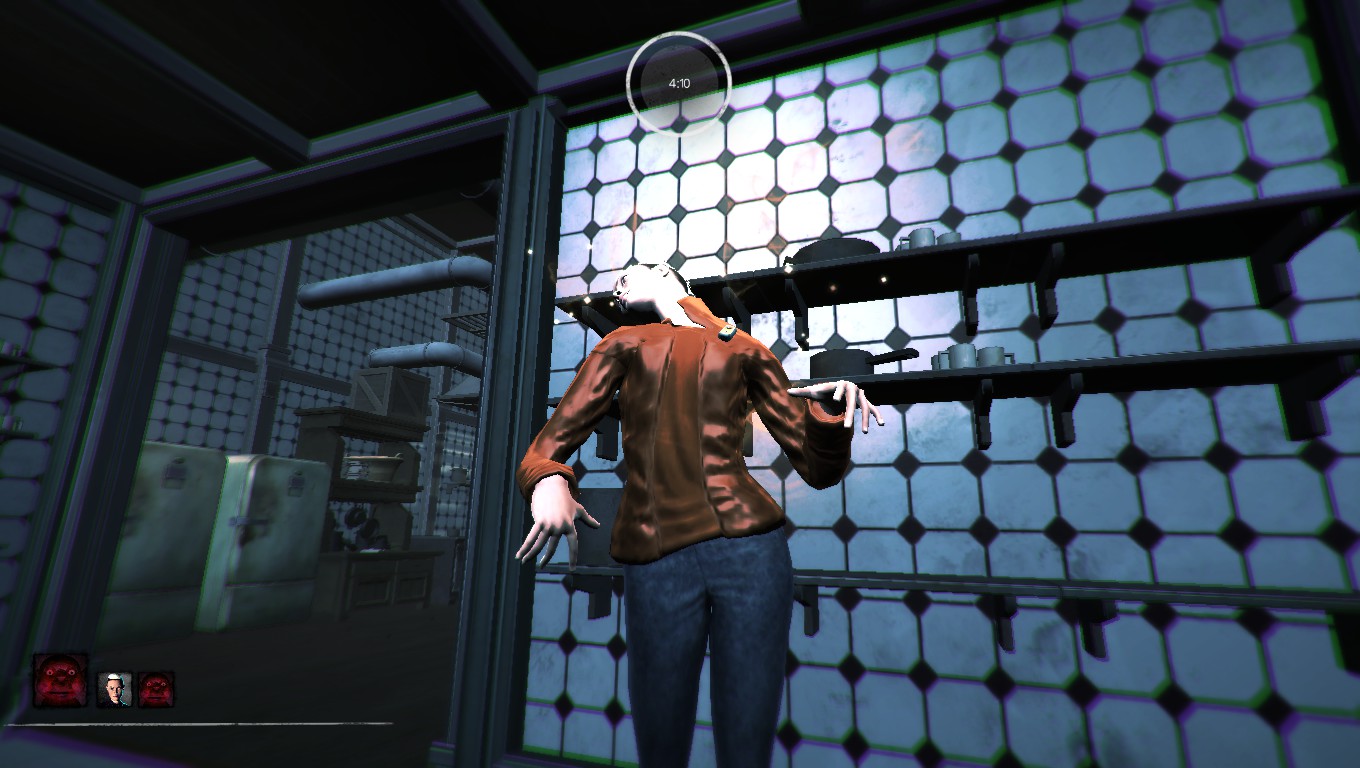Click the smaller red monster portrait
The height and width of the screenshot is (768, 1360).
[153, 688]
